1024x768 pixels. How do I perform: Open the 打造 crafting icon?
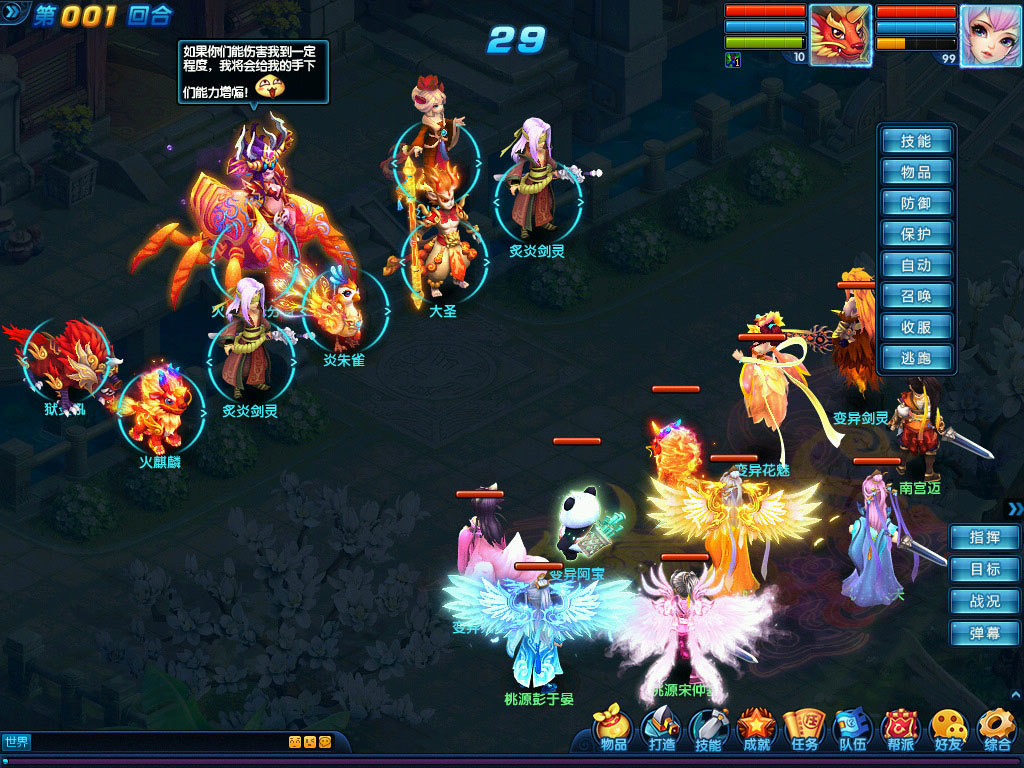(x=661, y=730)
